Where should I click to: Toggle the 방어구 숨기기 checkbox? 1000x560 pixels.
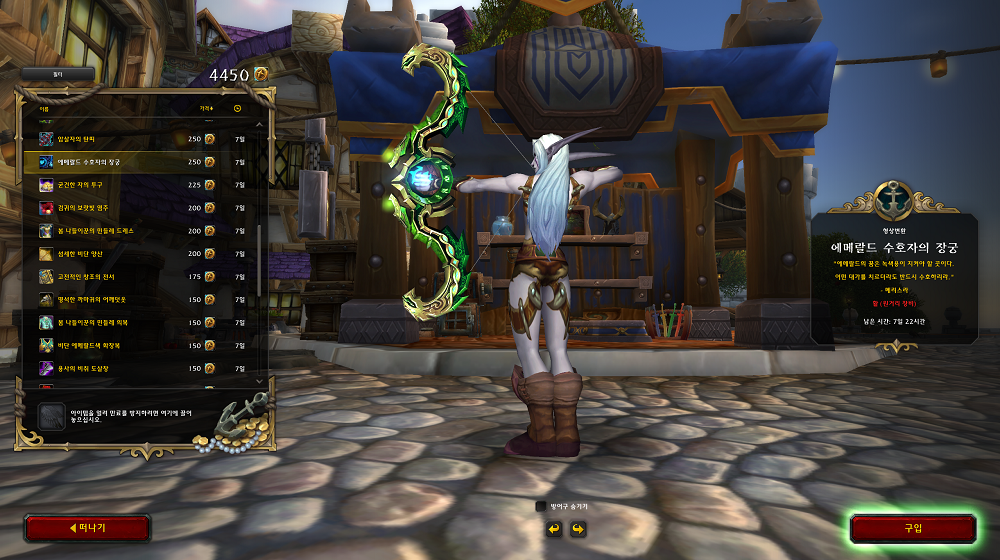[x=541, y=507]
